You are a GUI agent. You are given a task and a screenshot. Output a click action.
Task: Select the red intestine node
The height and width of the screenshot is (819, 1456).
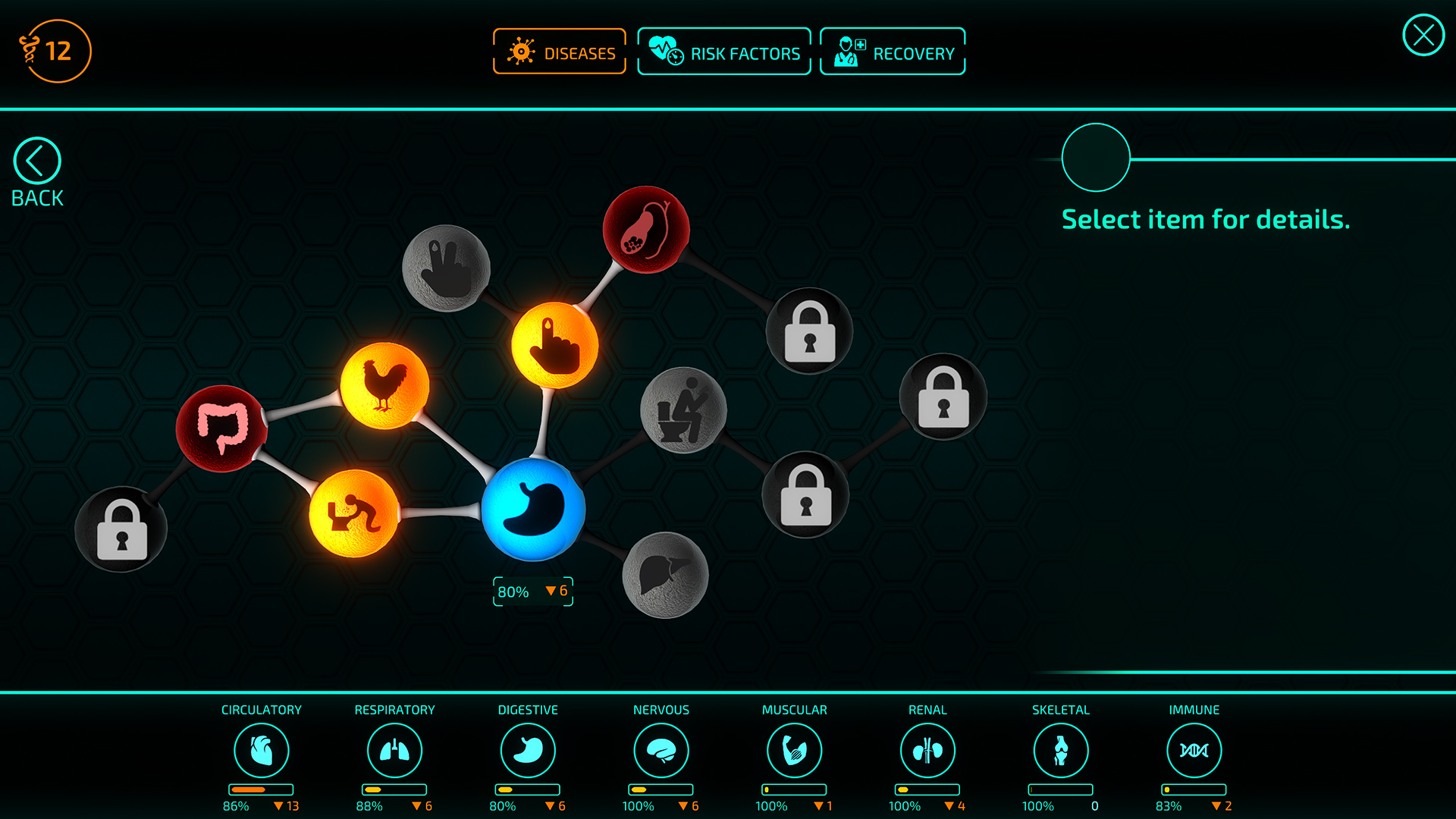click(x=221, y=427)
